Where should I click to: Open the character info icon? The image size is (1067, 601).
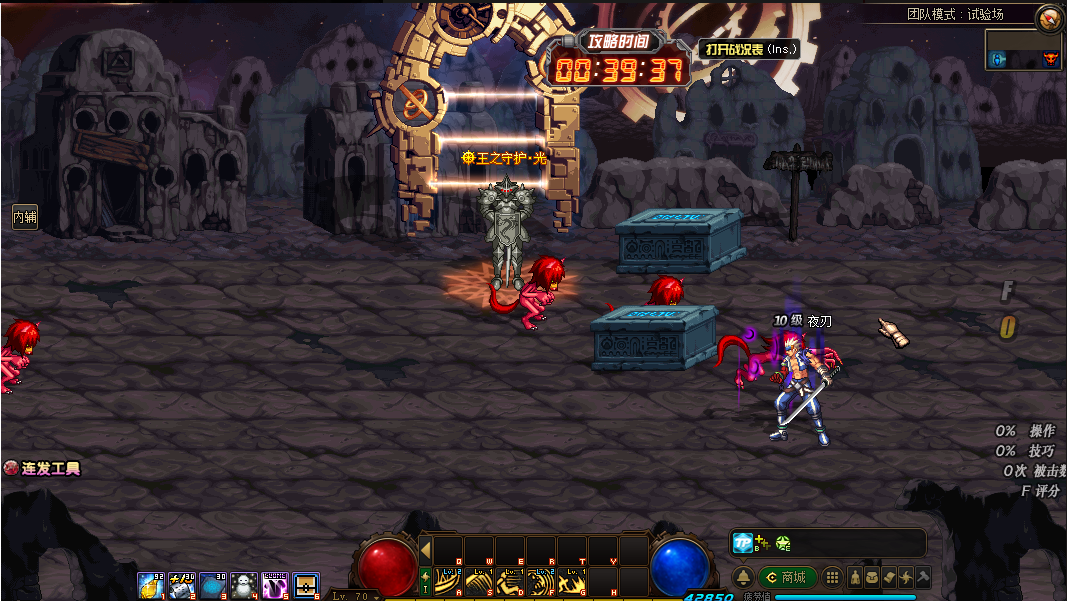click(x=855, y=577)
